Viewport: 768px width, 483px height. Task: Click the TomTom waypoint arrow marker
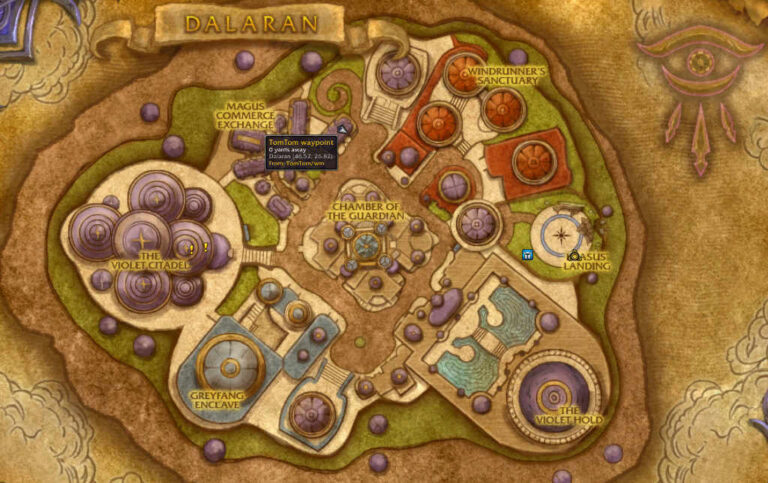click(343, 129)
